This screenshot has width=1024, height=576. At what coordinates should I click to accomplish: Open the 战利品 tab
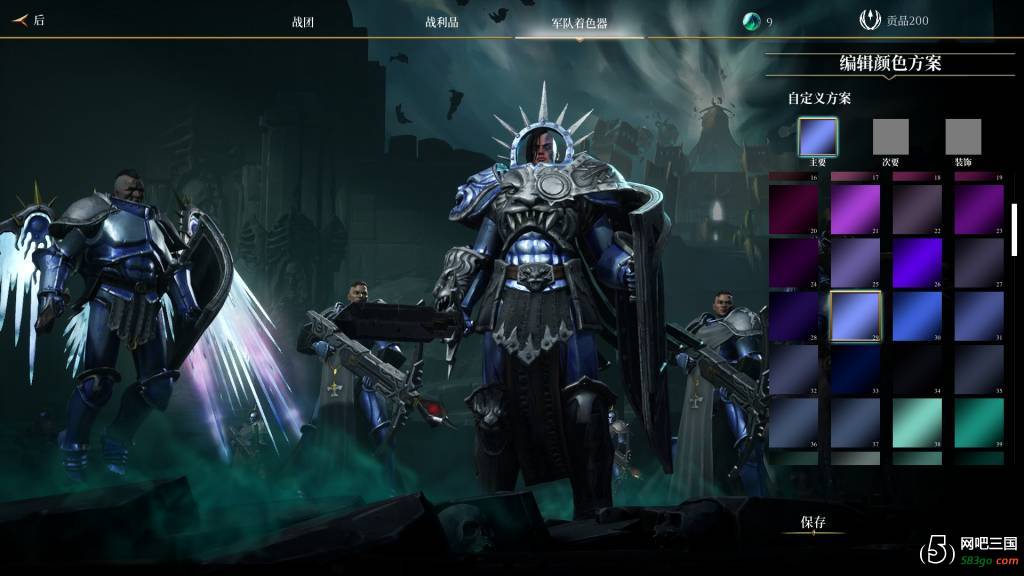click(441, 22)
